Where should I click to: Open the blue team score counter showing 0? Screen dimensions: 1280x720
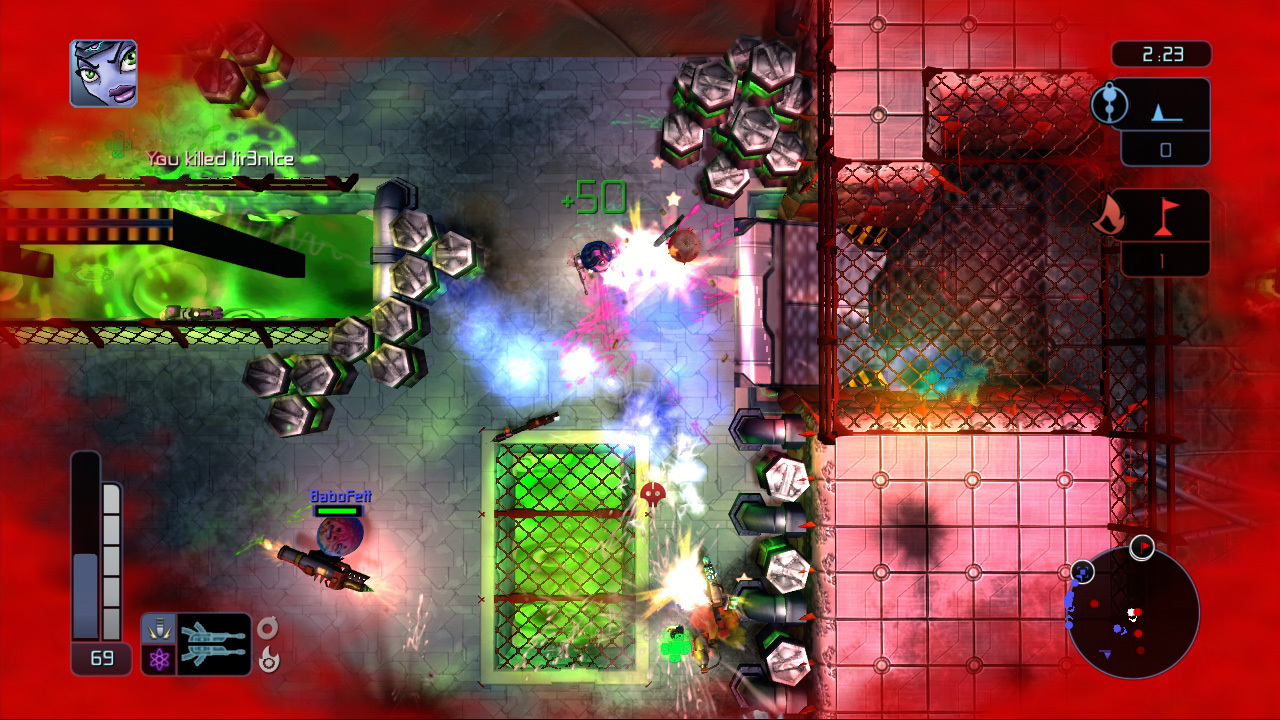1166,152
